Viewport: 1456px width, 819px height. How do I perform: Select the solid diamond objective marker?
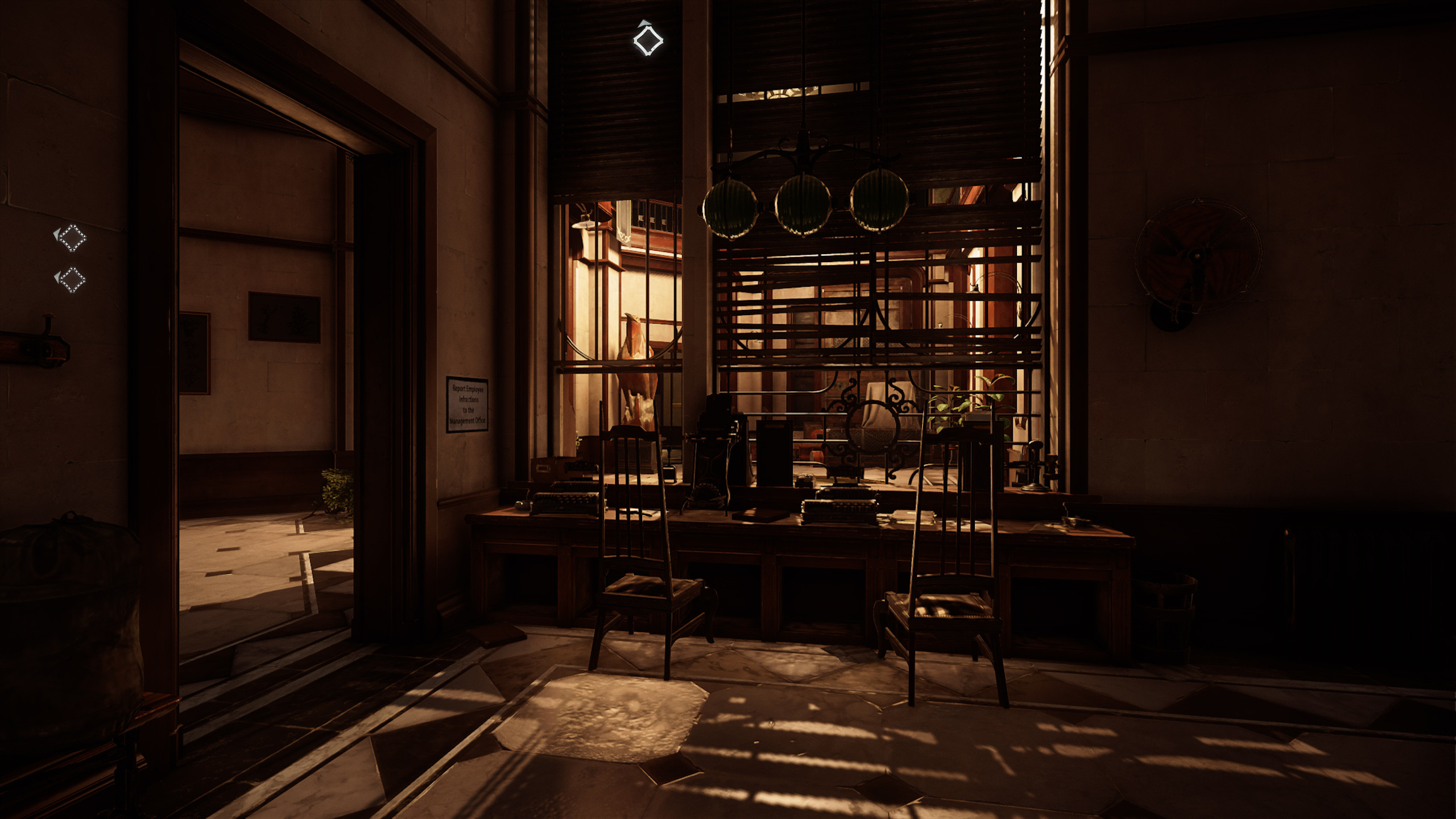coord(648,40)
